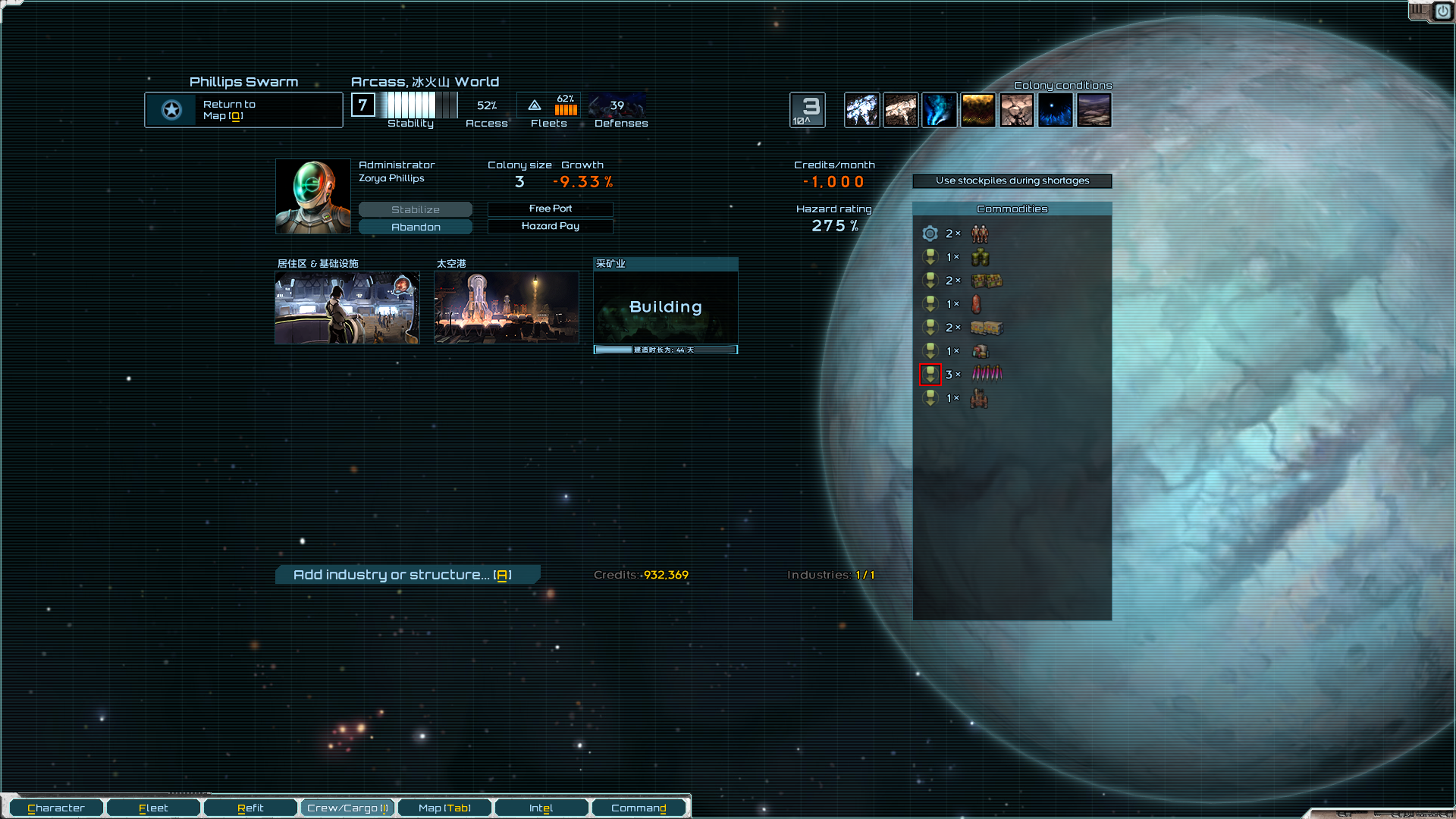Select the first colony condition icon
The image size is (1456, 819).
click(861, 110)
